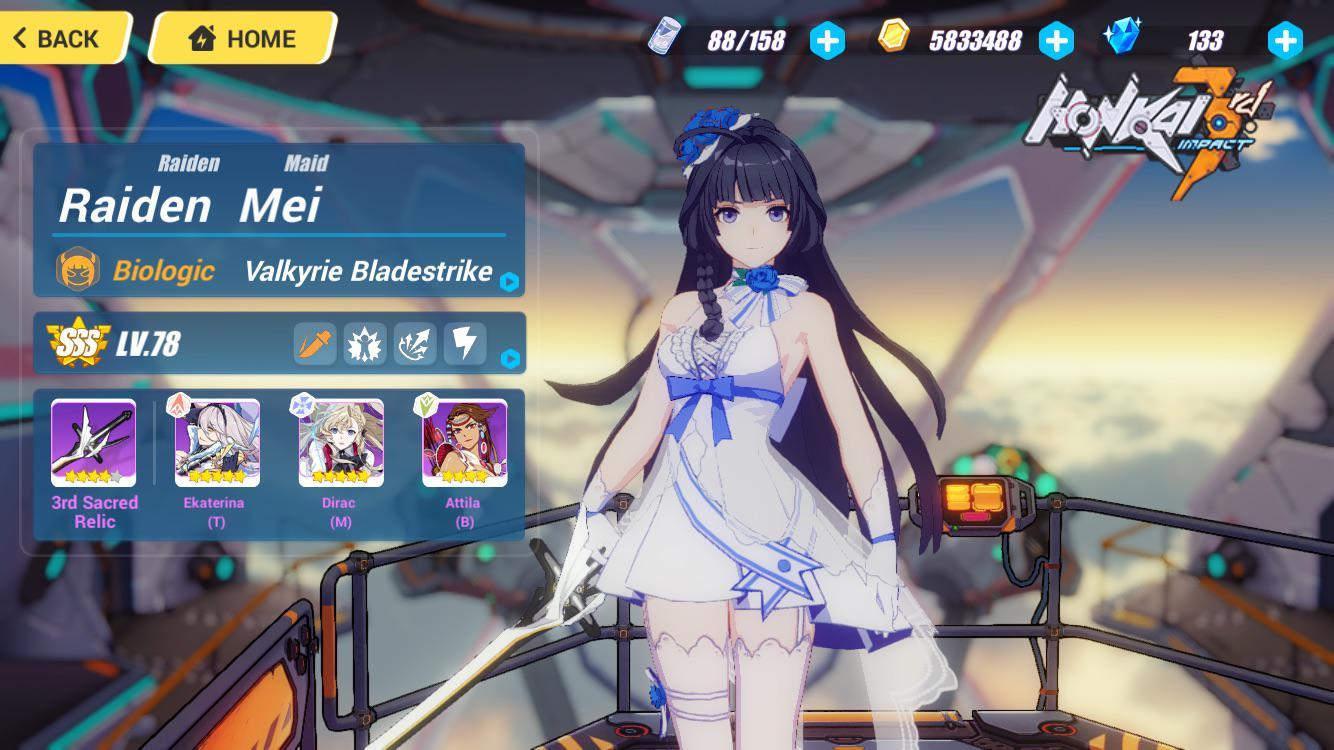Viewport: 1334px width, 750px height.
Task: Select the Ekaterina (T) stigmata slot
Action: tap(217, 443)
